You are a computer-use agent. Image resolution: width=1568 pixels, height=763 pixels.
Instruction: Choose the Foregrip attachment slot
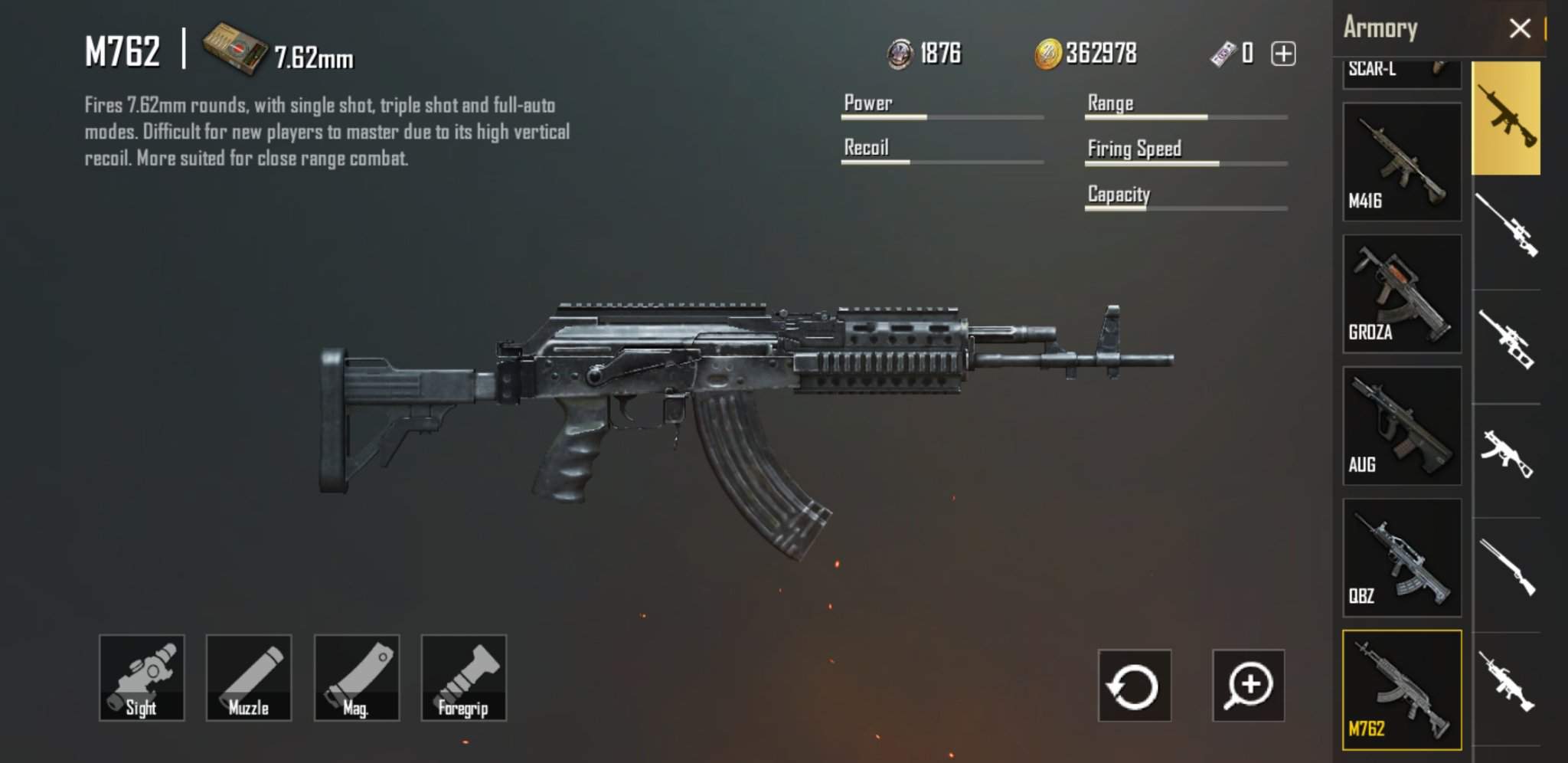coord(464,677)
